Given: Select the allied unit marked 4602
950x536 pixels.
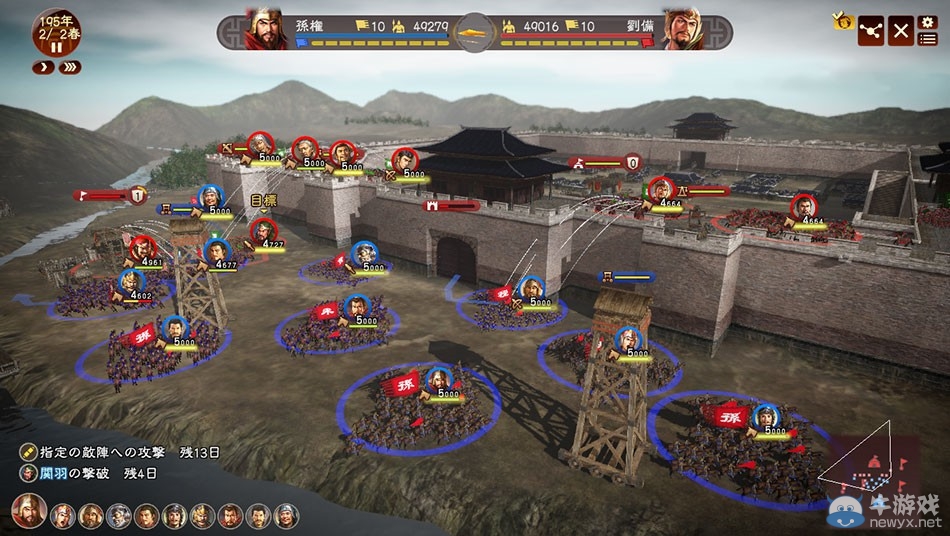Looking at the screenshot, I should [x=131, y=282].
